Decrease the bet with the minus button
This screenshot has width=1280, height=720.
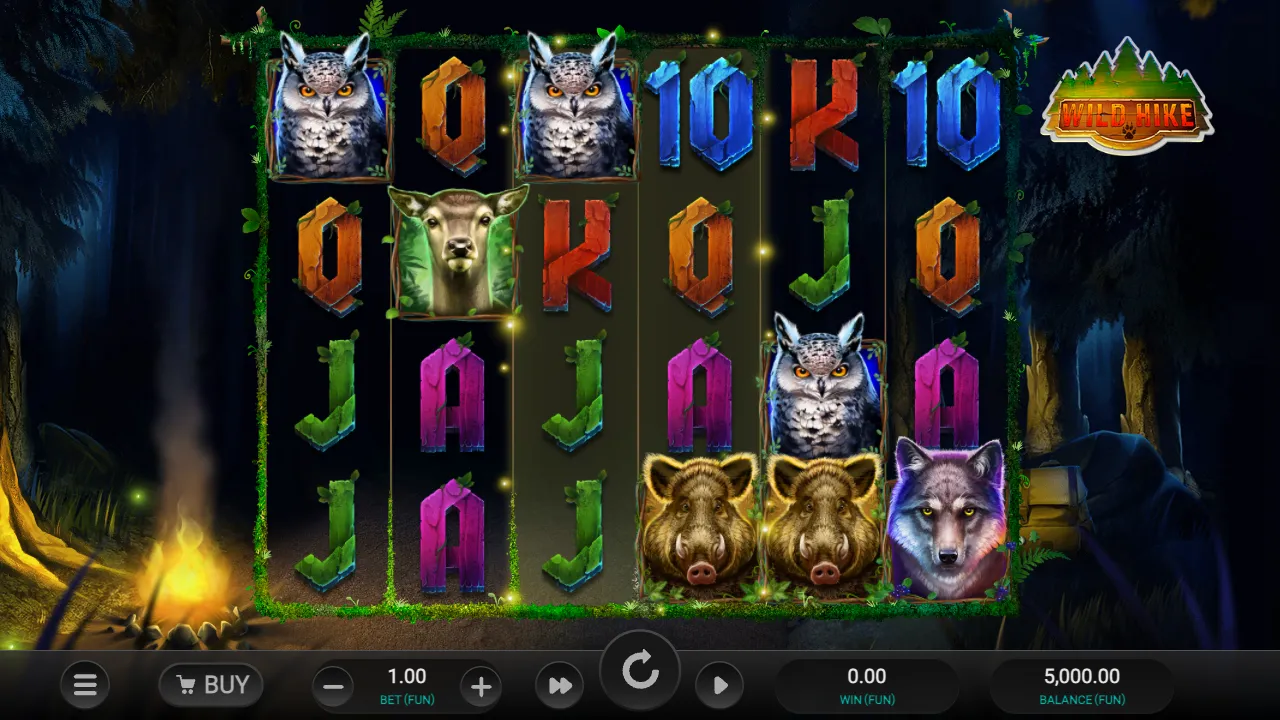[x=333, y=686]
